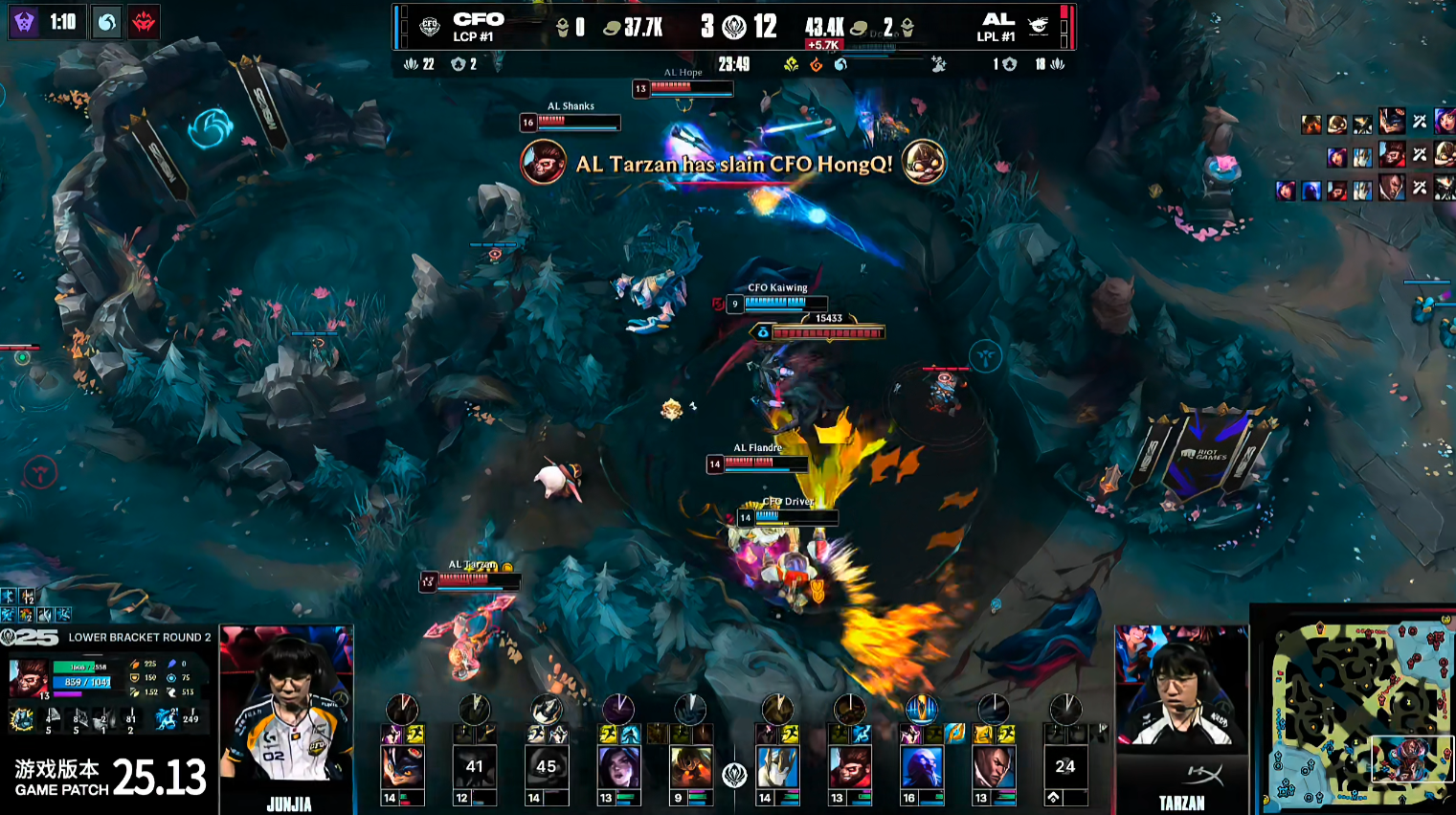Click the Baron buff timer icon

pyautogui.click(x=24, y=21)
